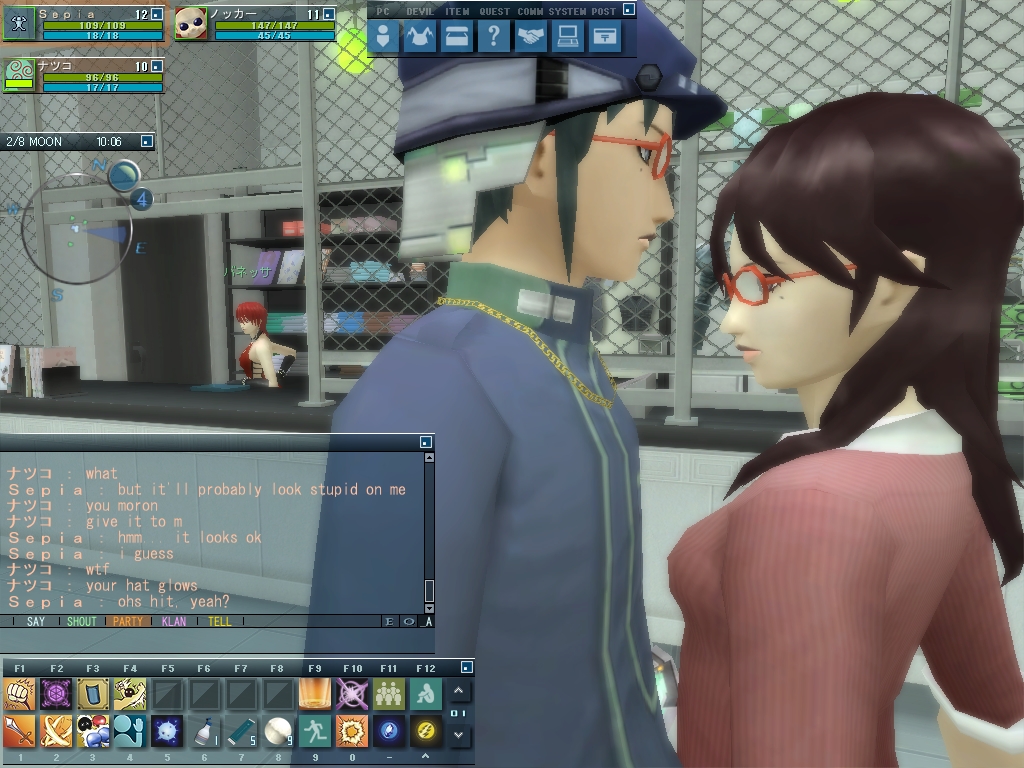Viewport: 1024px width, 768px height.
Task: Click the hotbar page up arrow
Action: [x=458, y=691]
